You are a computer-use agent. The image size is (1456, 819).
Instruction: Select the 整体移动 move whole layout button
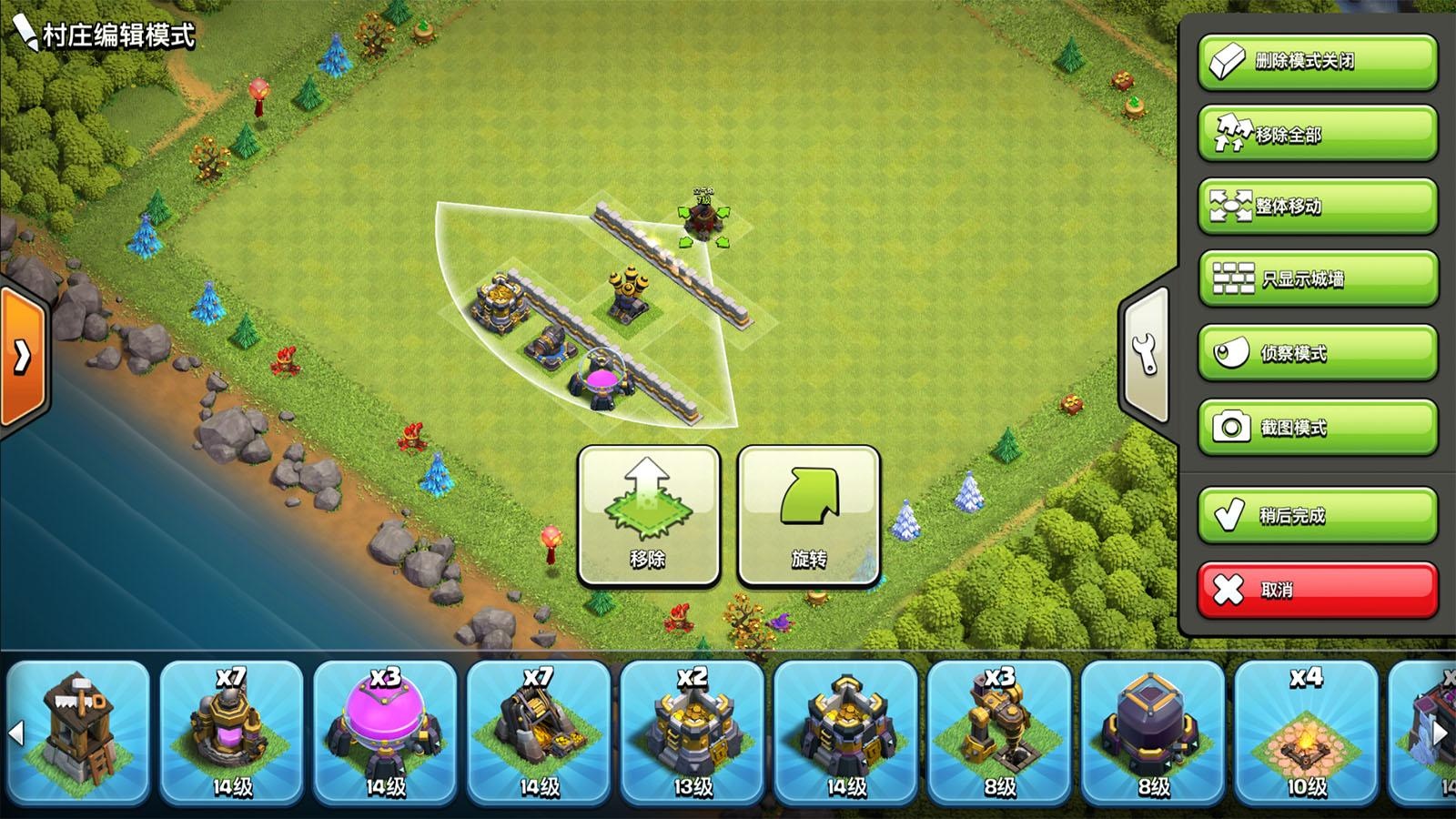tap(1317, 207)
